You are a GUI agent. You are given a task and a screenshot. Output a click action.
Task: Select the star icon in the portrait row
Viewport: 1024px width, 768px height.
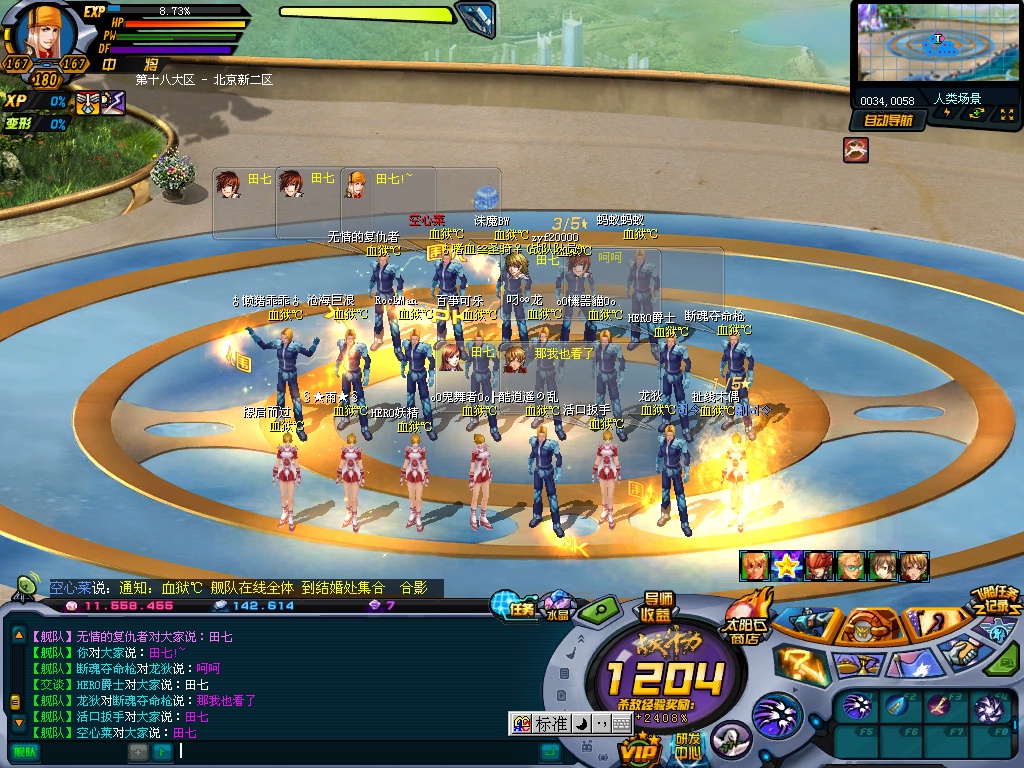click(x=787, y=566)
